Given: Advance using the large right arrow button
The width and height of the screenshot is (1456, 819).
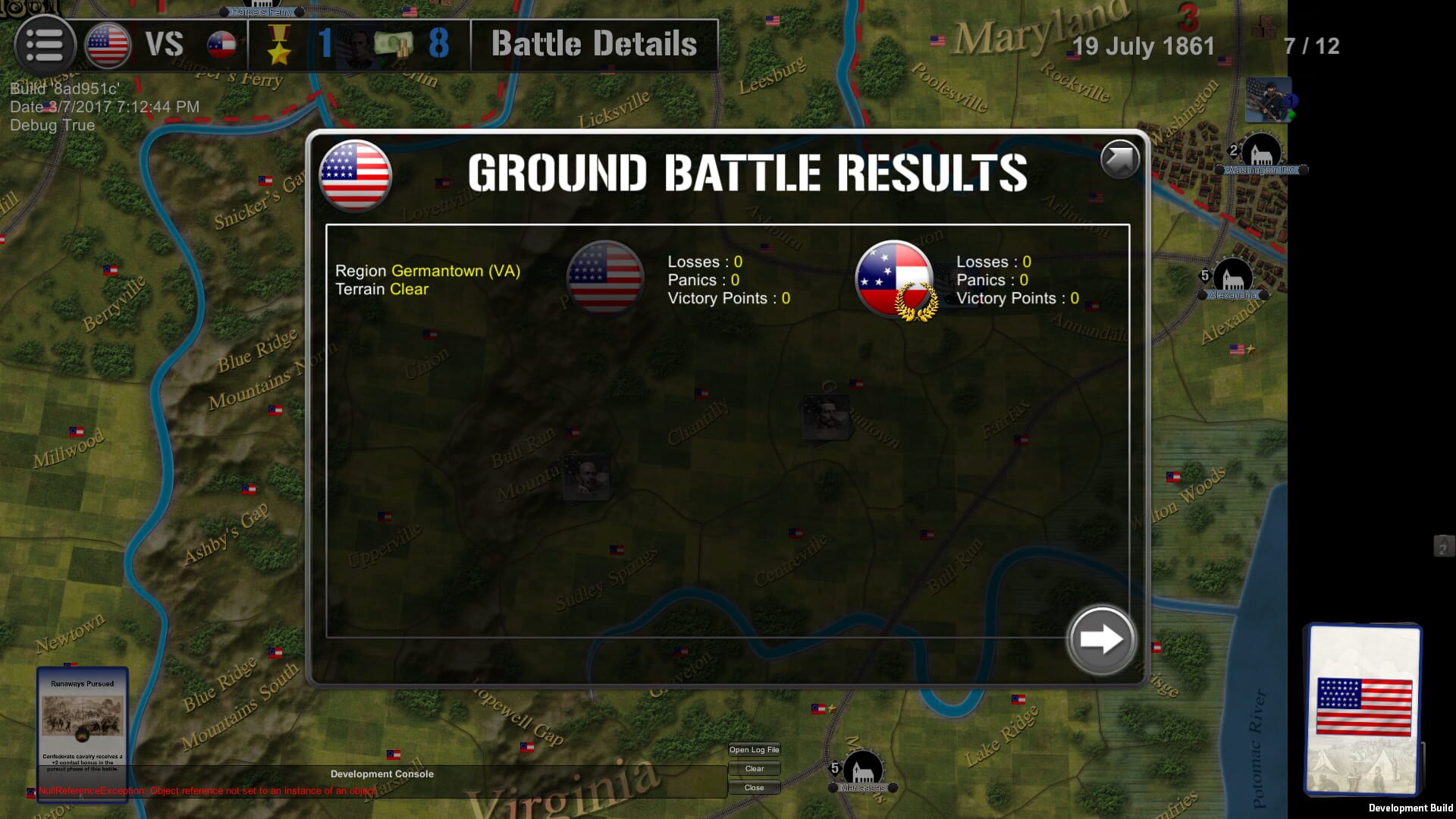Looking at the screenshot, I should coord(1101,639).
